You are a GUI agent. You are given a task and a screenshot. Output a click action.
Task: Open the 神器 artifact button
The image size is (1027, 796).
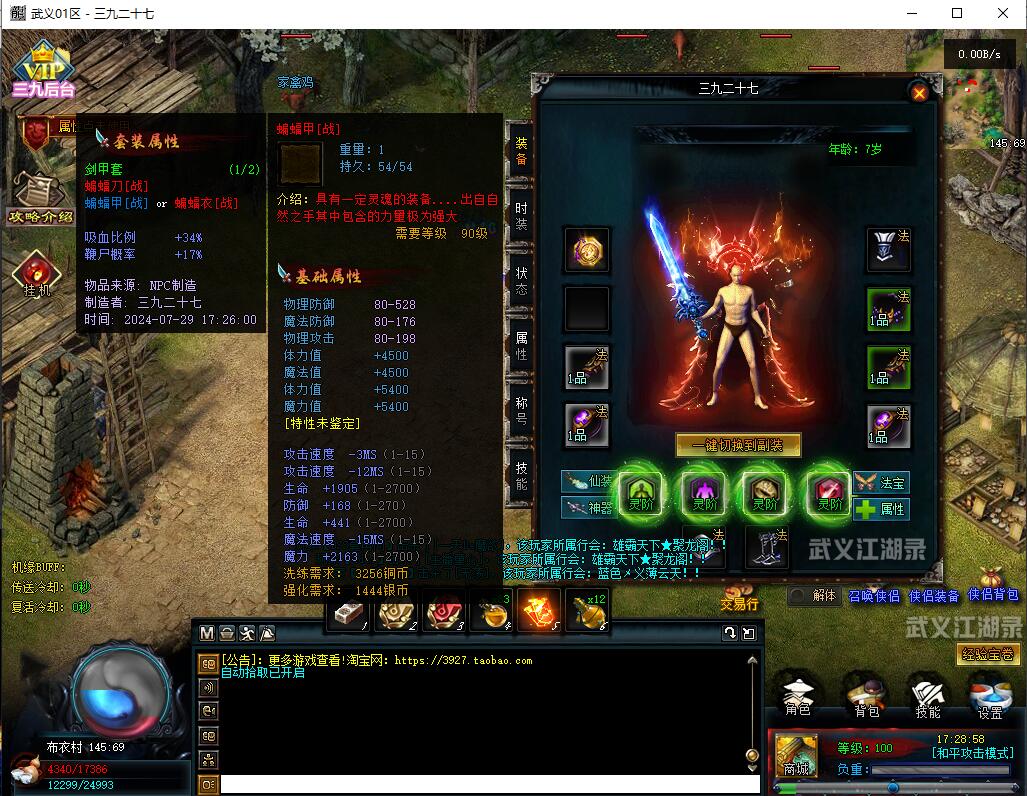588,508
